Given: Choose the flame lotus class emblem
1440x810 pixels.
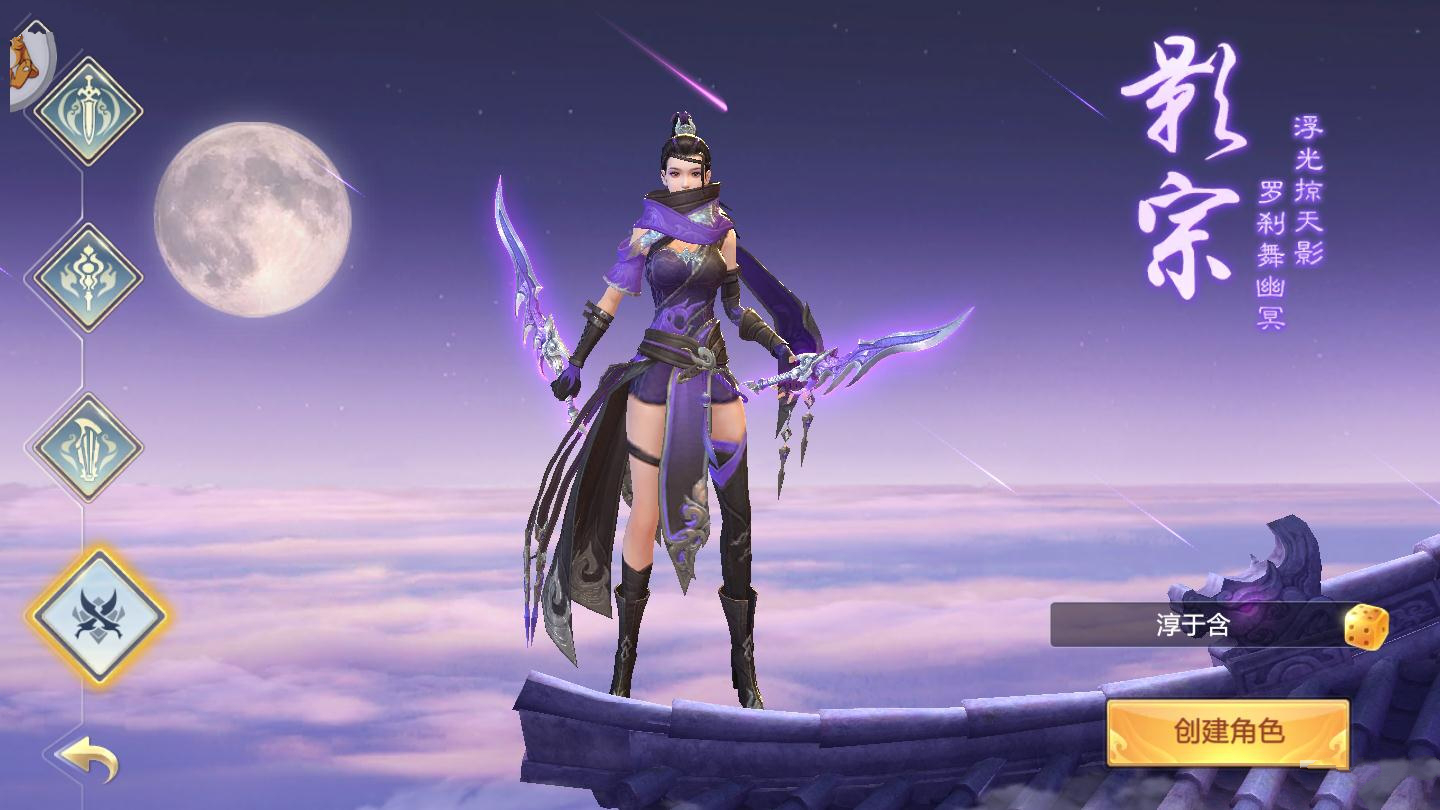Looking at the screenshot, I should 88,278.
